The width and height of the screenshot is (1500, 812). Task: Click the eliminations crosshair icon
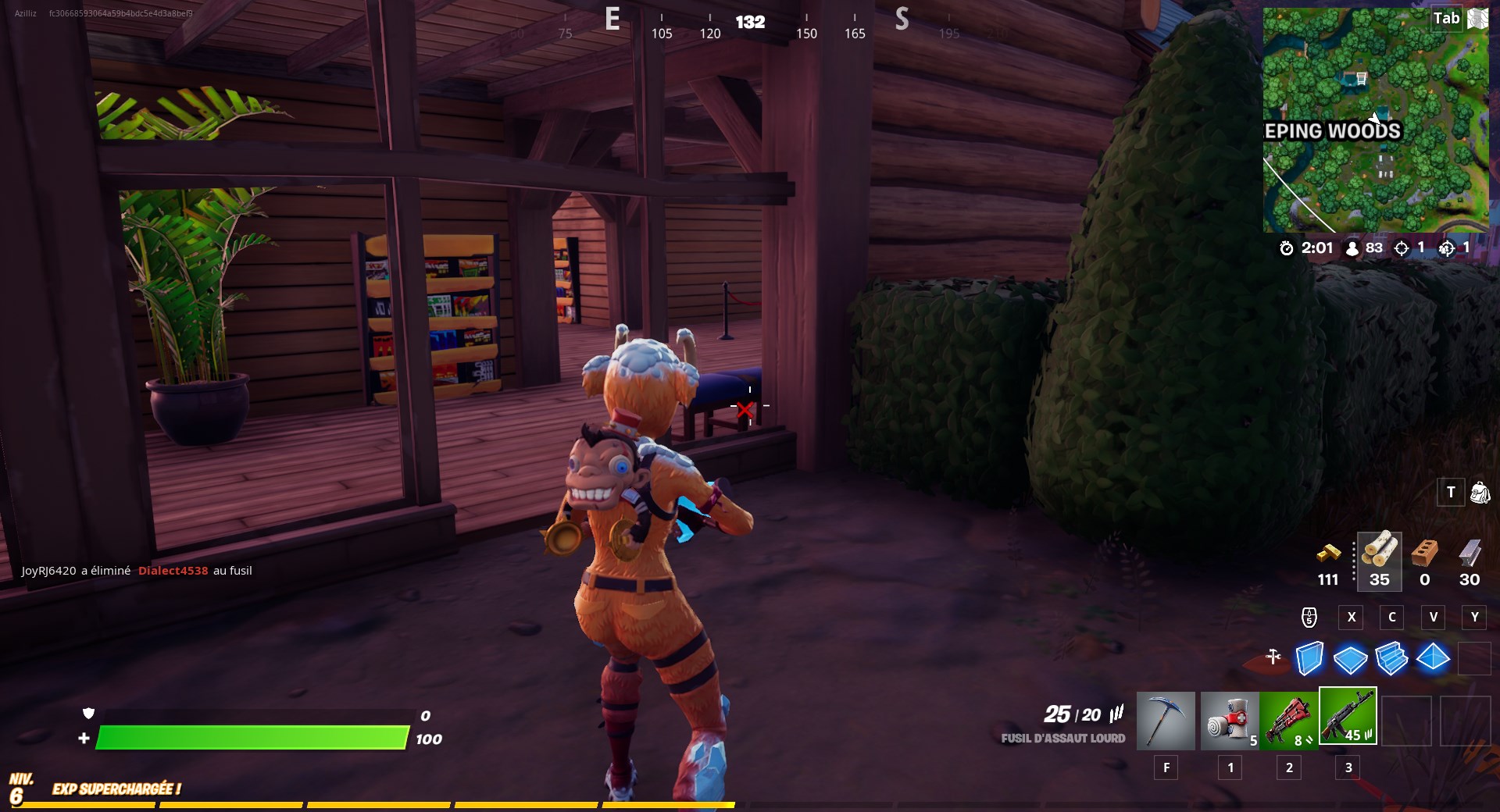pyautogui.click(x=1401, y=248)
